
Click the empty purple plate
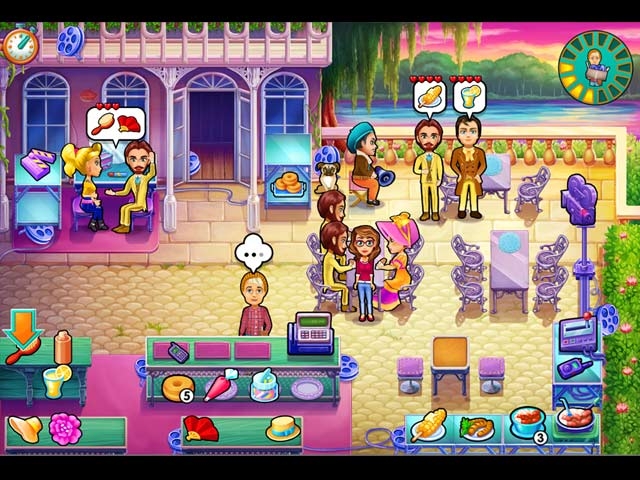tap(307, 387)
